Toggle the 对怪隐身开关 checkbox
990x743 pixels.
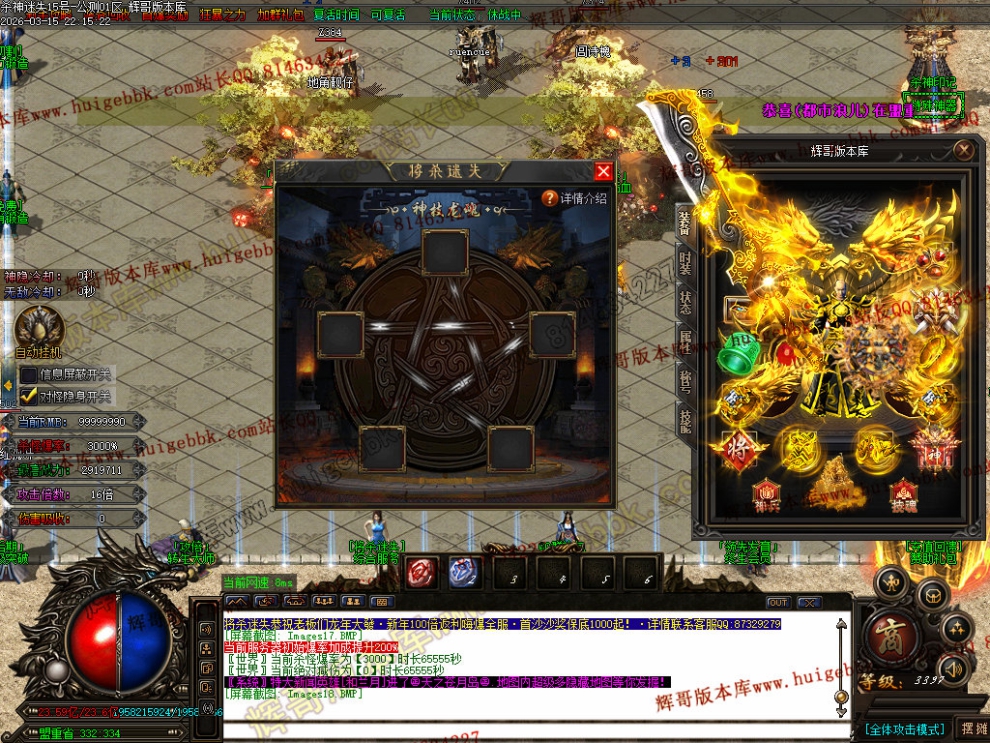[29, 396]
